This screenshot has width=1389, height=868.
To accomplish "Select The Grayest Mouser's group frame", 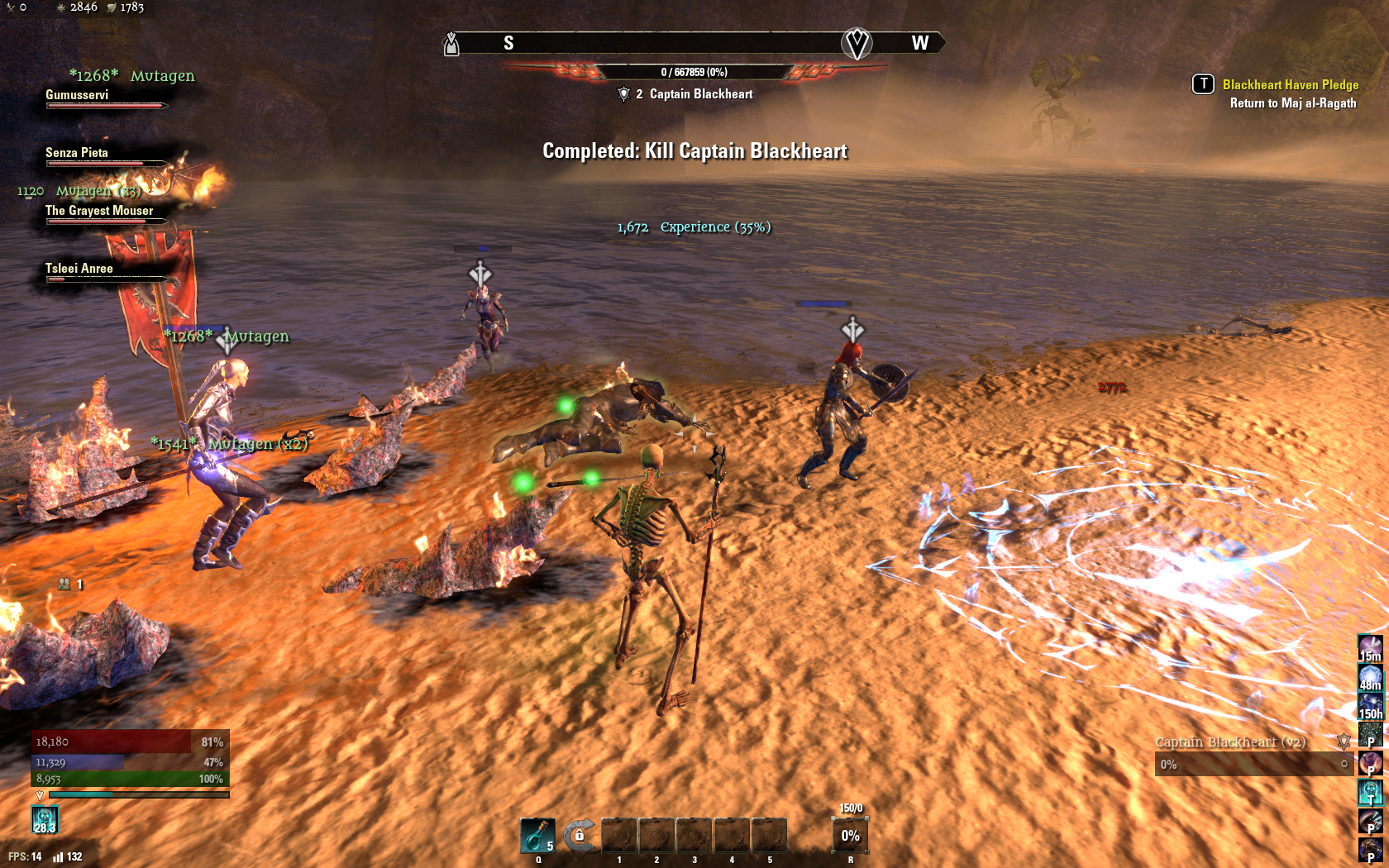I will (x=105, y=213).
